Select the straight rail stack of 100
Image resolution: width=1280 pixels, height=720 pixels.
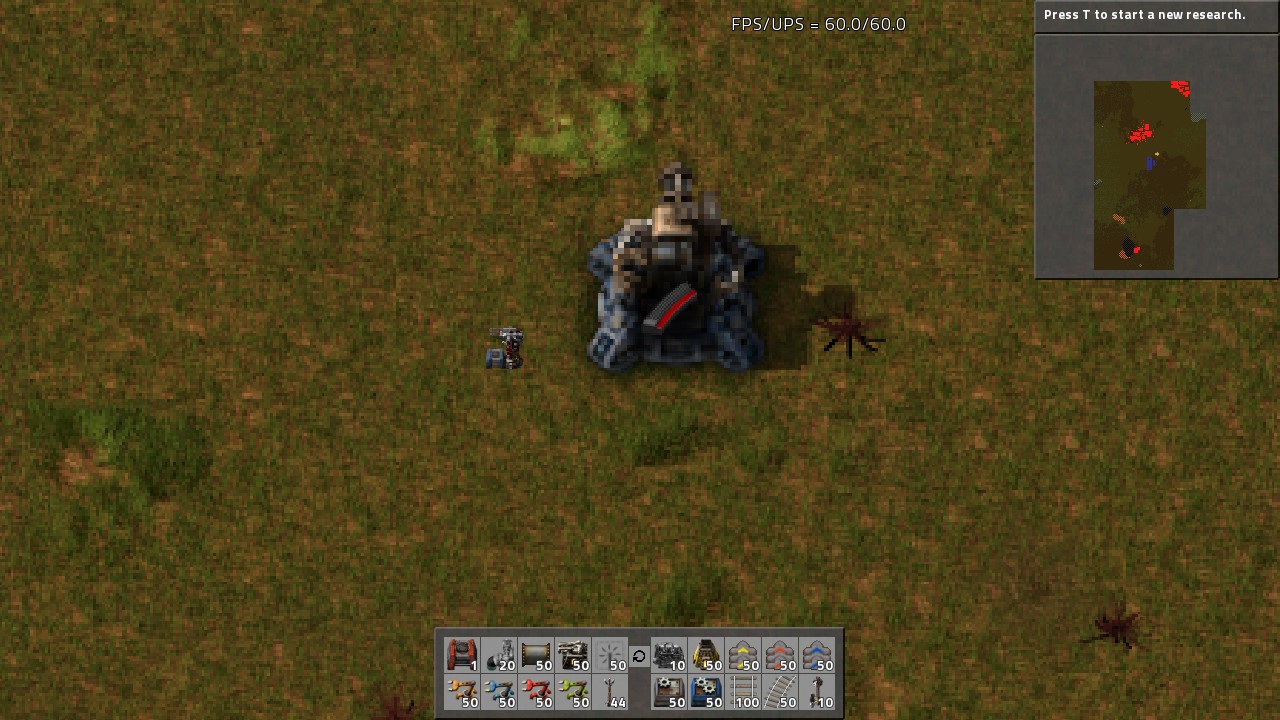(743, 692)
